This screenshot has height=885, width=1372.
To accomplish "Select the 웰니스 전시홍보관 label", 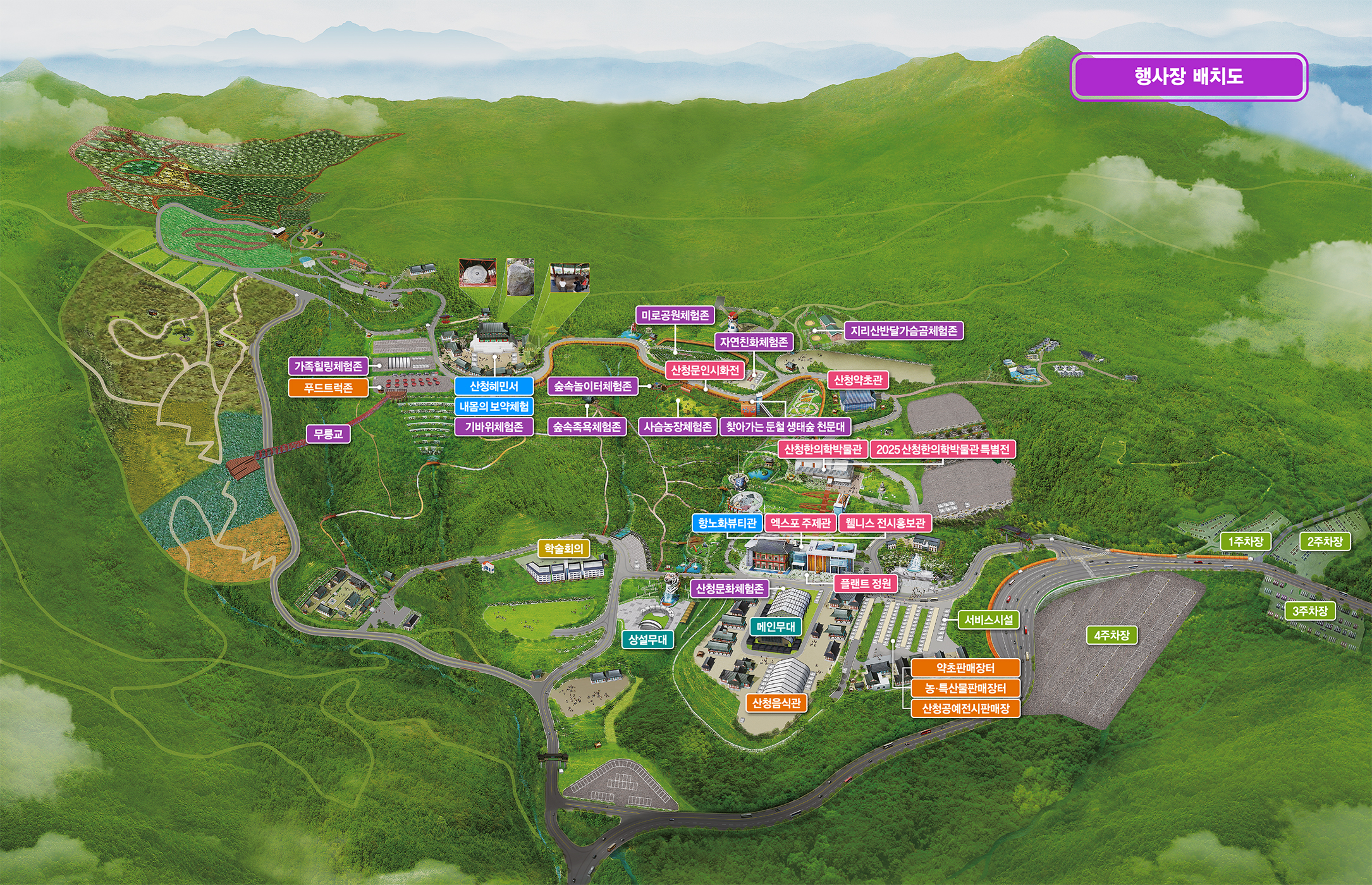I will (885, 523).
